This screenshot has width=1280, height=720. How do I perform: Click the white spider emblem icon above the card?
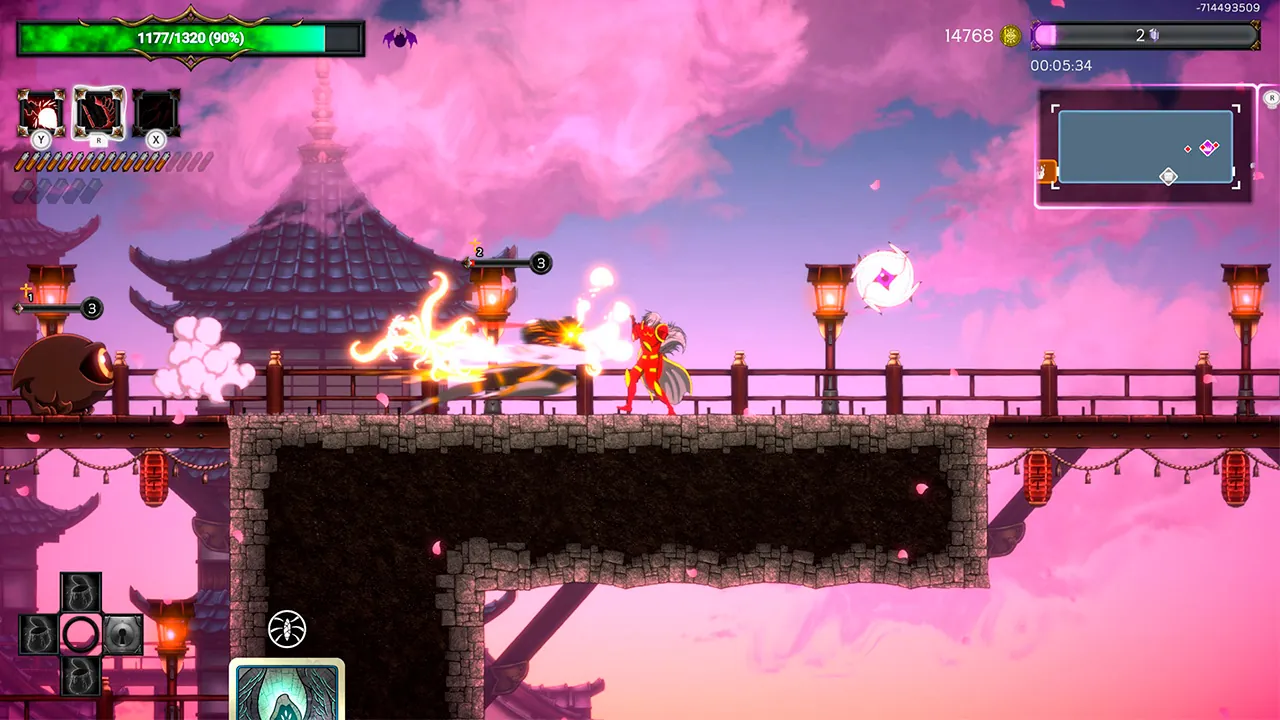[286, 630]
